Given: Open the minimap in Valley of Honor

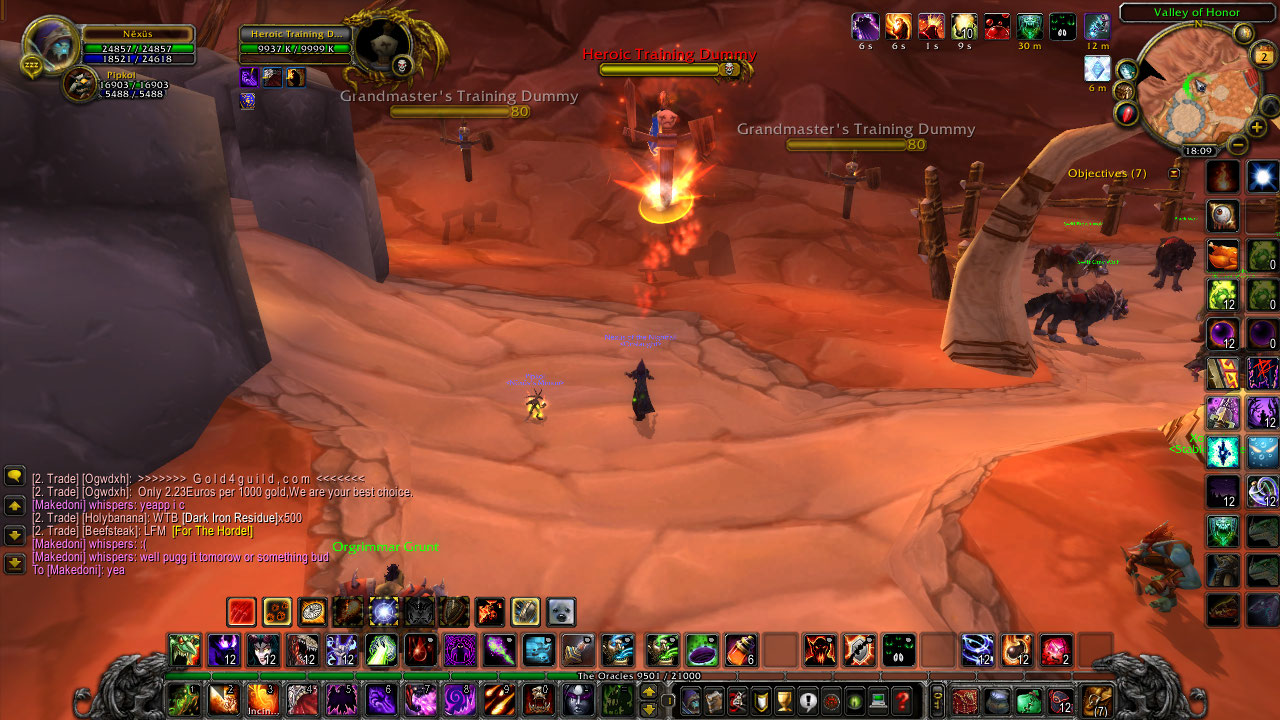Looking at the screenshot, I should tap(1187, 95).
